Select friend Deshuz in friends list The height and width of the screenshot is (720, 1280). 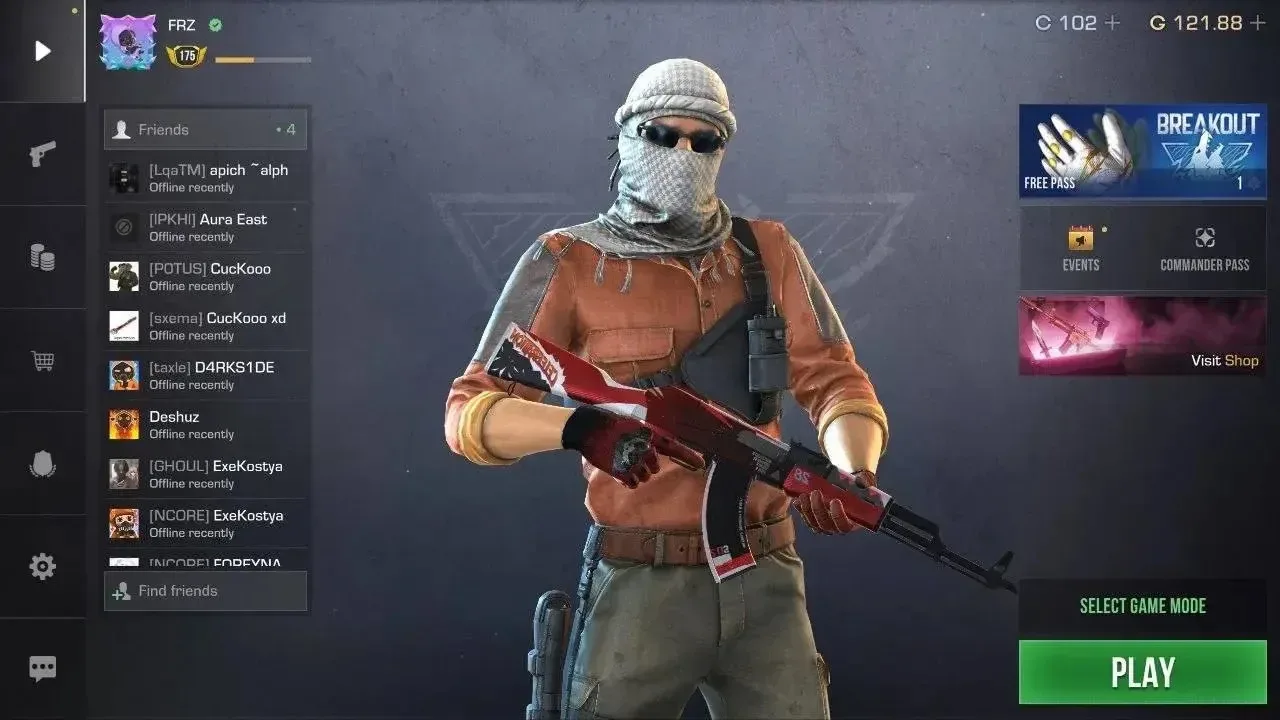[206, 425]
